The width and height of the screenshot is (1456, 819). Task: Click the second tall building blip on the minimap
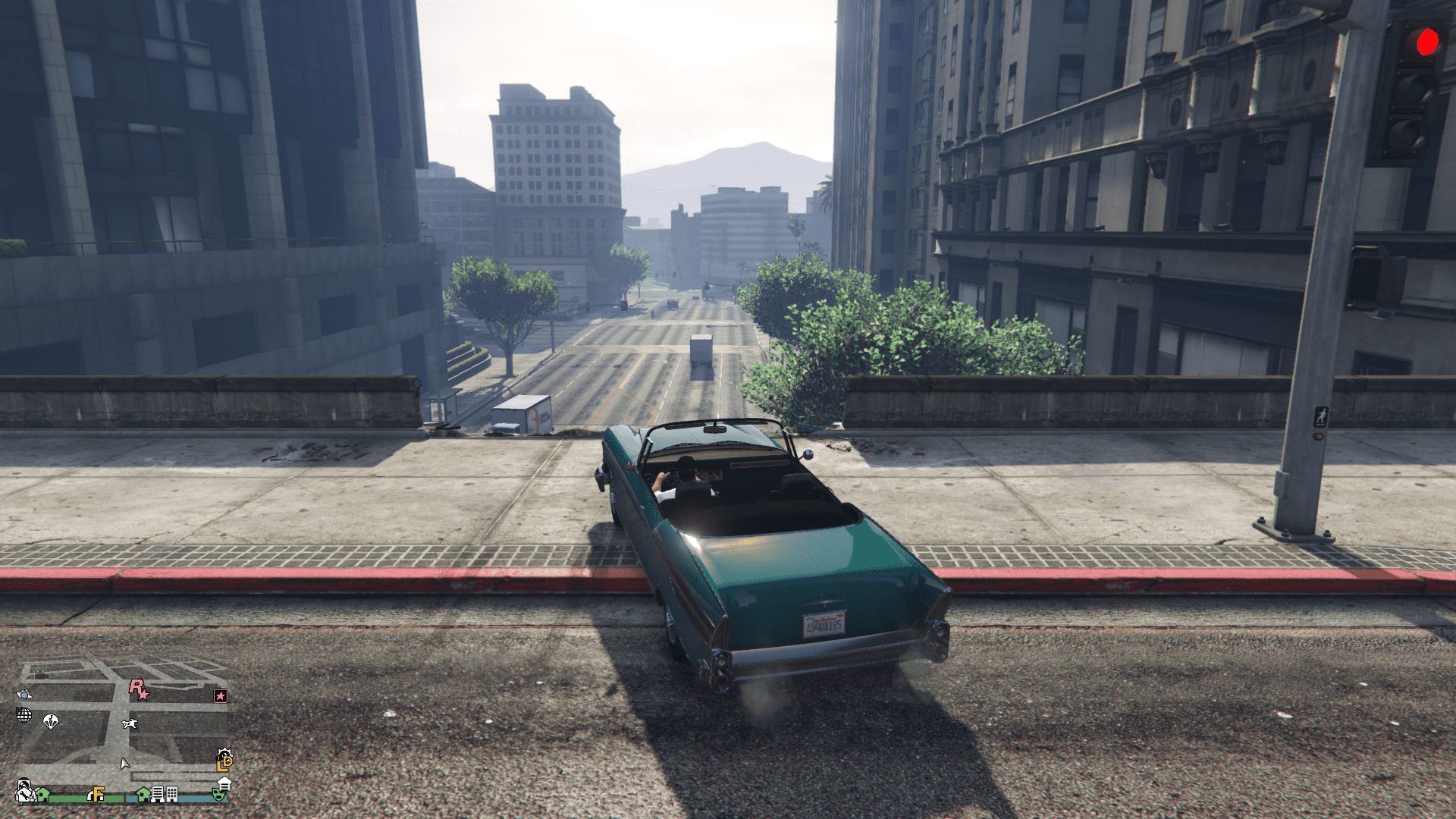pos(171,795)
